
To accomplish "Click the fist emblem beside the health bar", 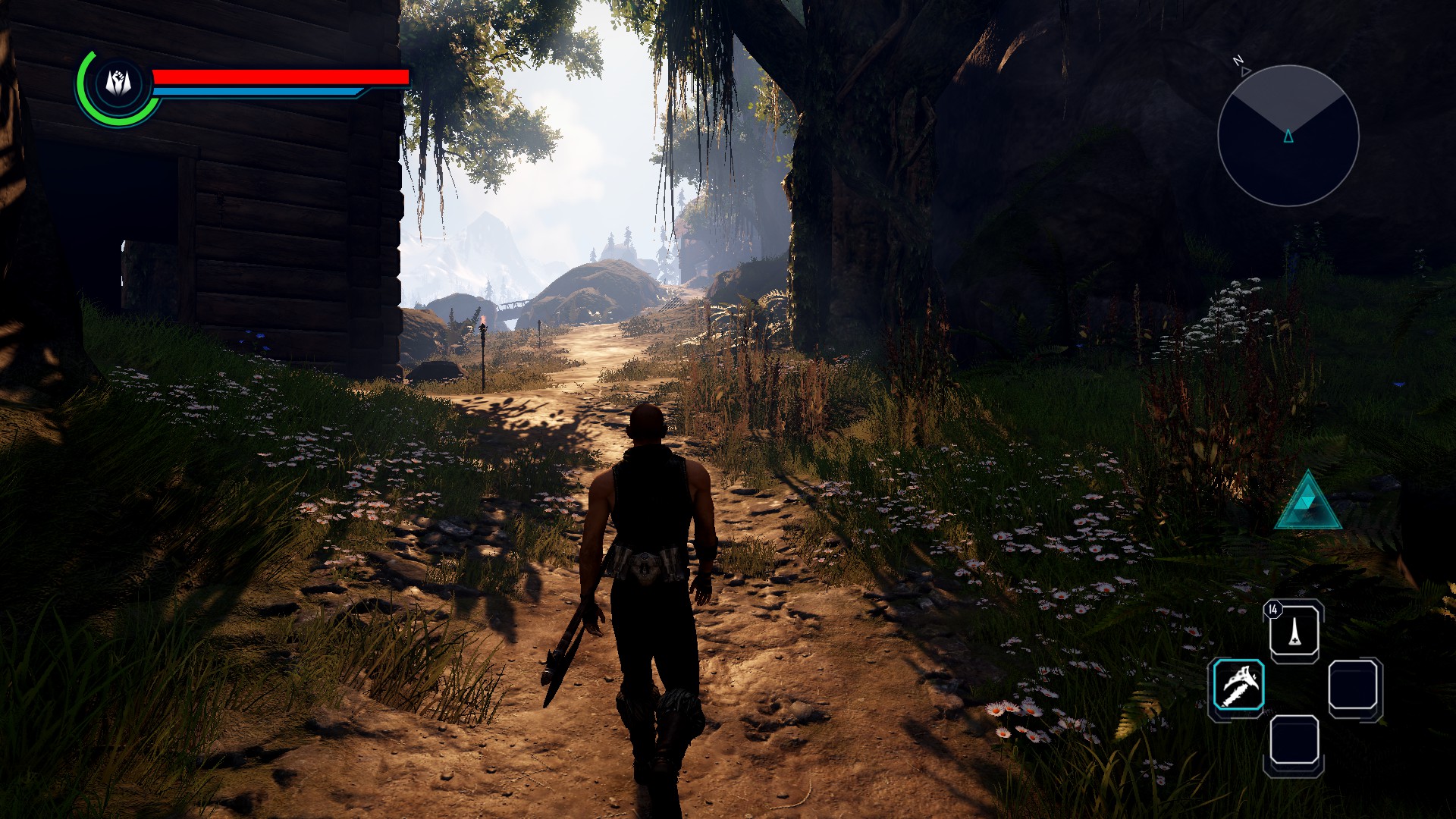I will (x=118, y=83).
